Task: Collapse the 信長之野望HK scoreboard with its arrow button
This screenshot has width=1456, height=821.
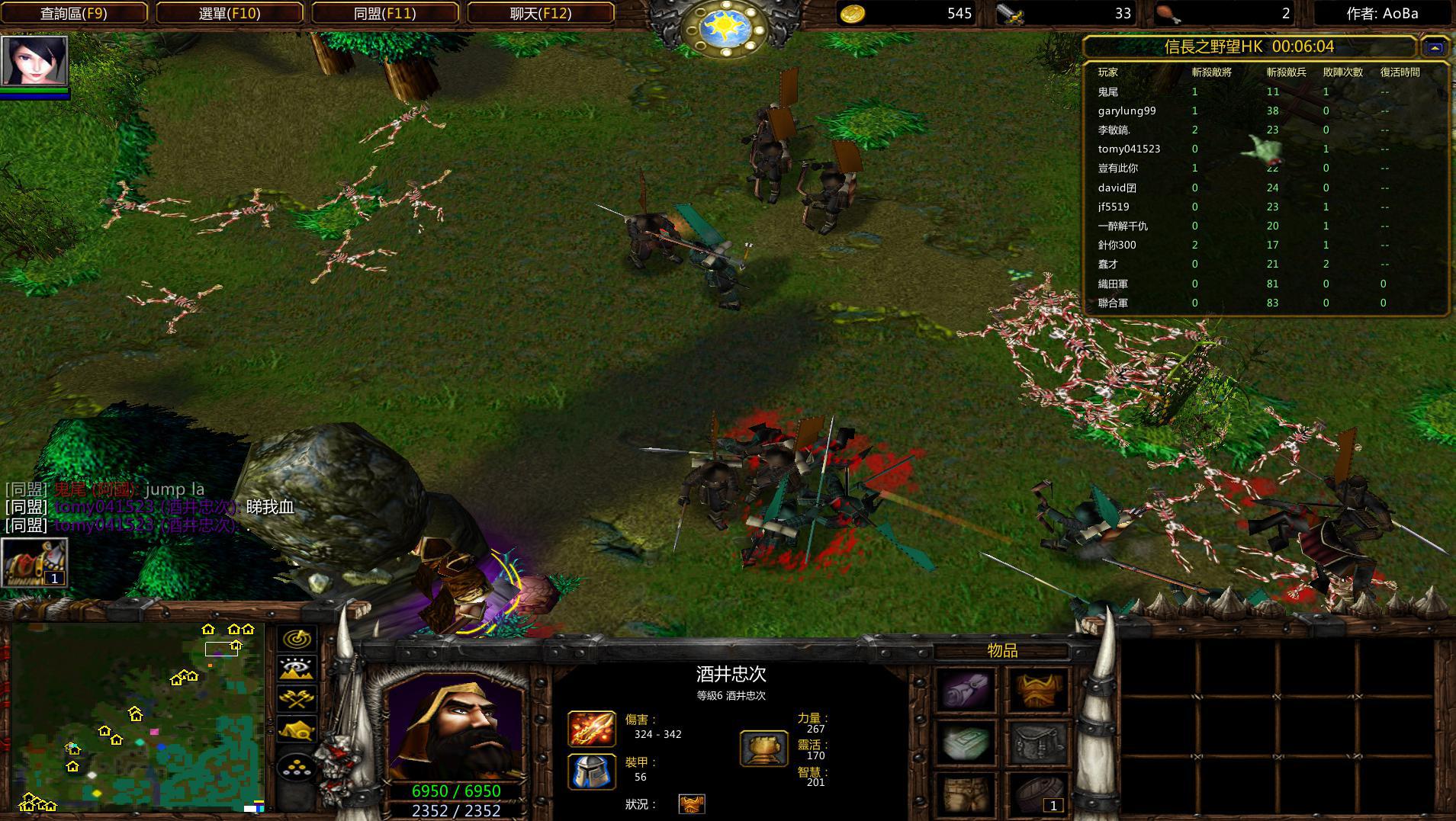Action: 1435,47
